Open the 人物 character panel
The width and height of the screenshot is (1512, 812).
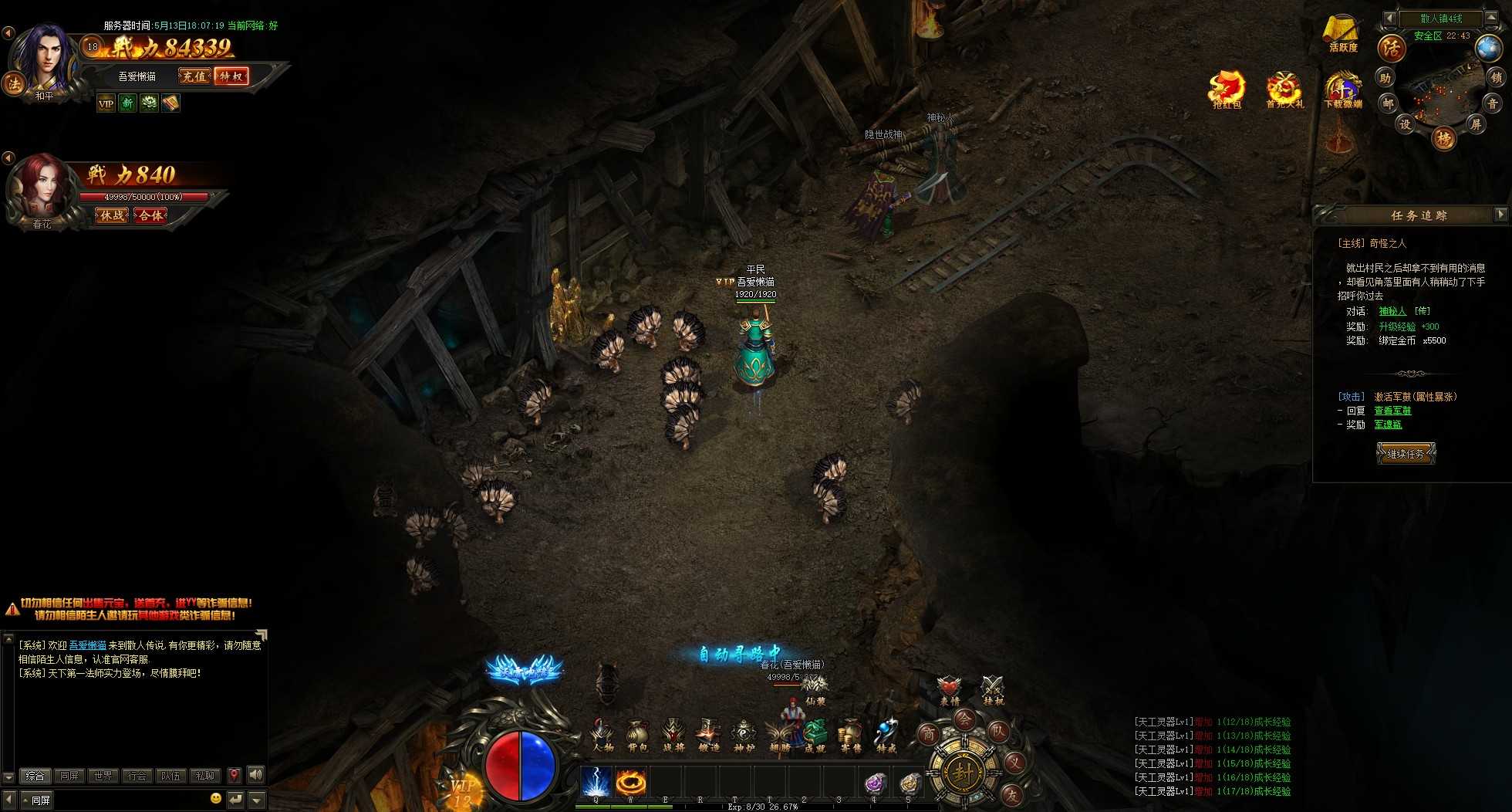(x=602, y=734)
